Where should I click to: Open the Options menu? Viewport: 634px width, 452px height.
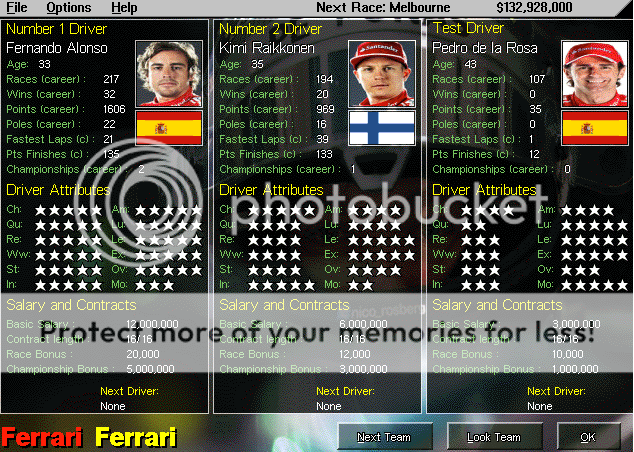pyautogui.click(x=68, y=7)
